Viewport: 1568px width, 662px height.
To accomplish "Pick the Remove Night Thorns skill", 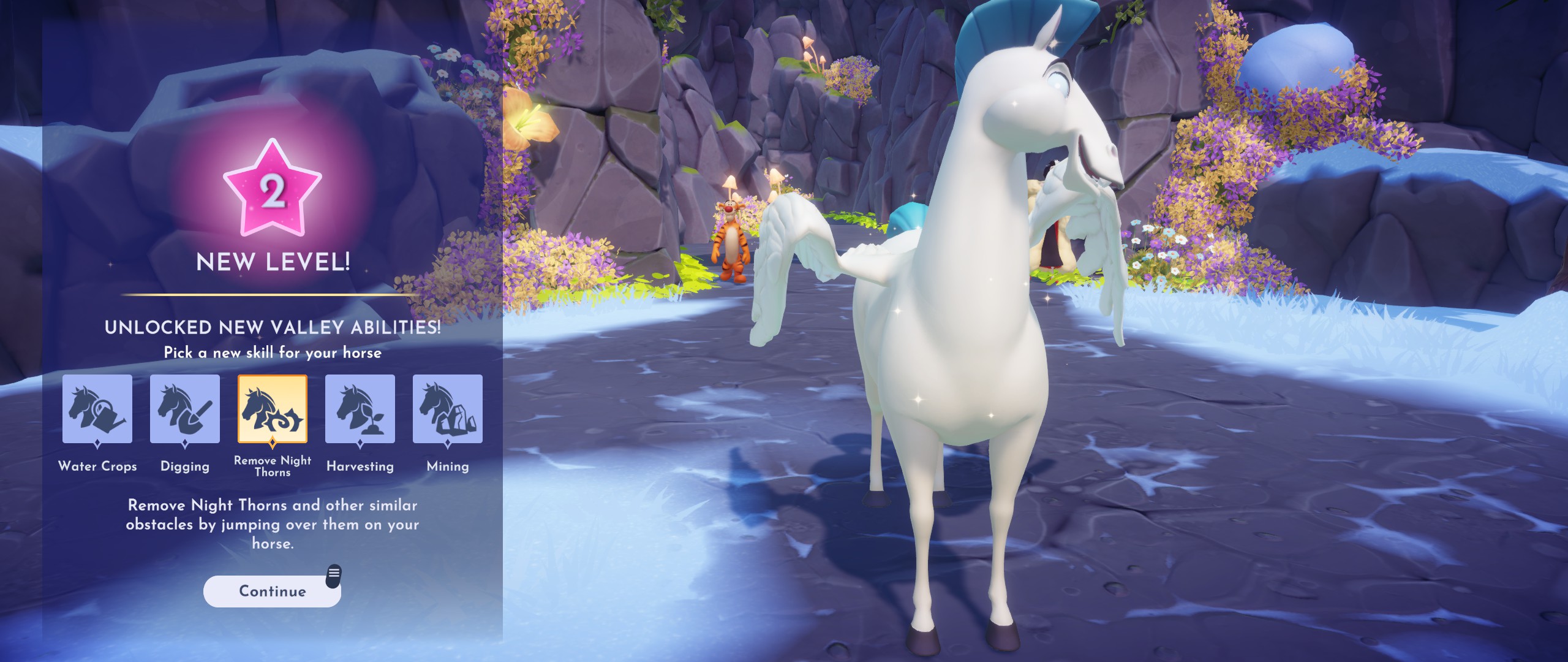I will (273, 409).
